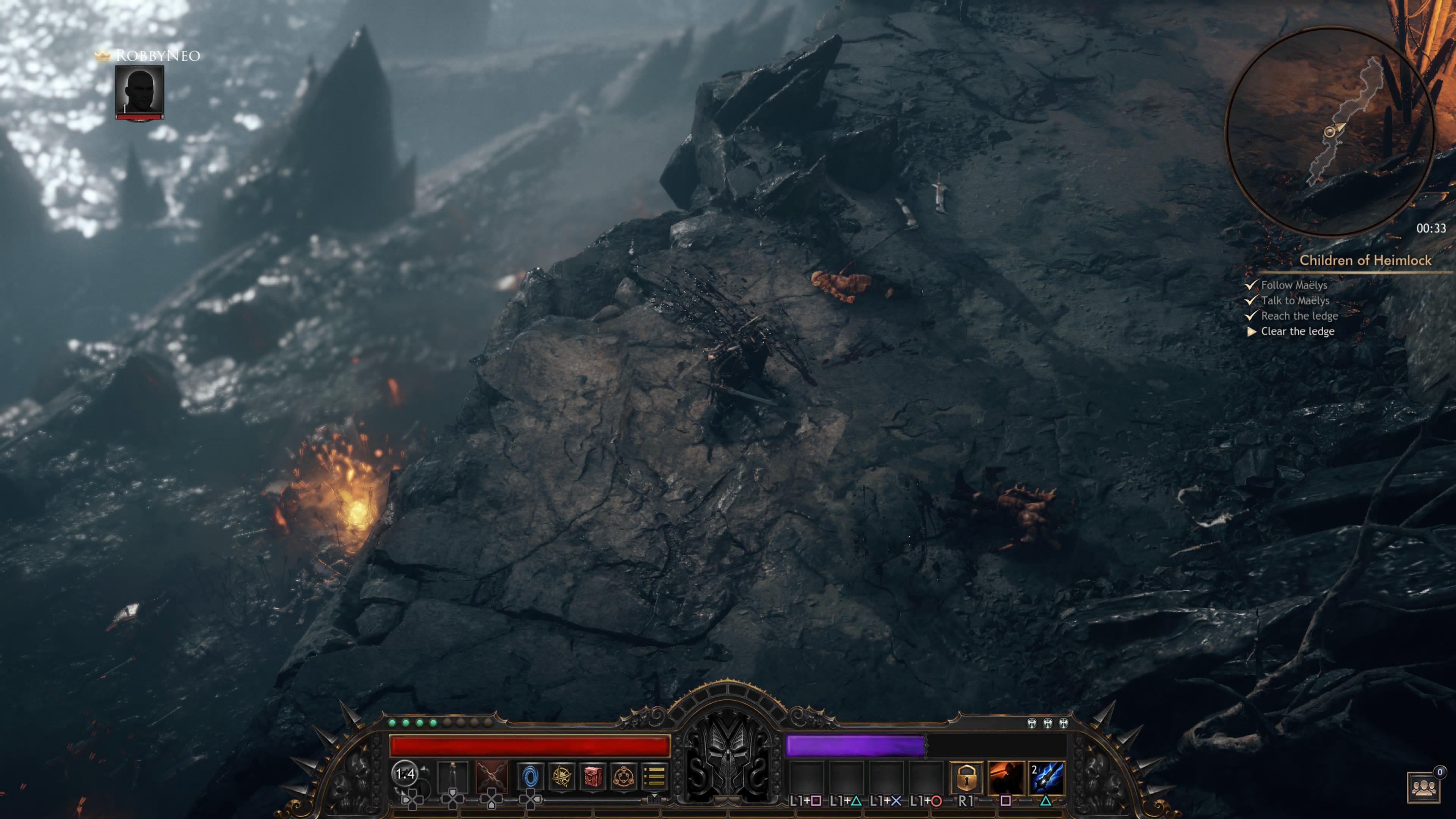Image resolution: width=1456 pixels, height=819 pixels.
Task: Open the circular minimap
Action: point(1329,131)
